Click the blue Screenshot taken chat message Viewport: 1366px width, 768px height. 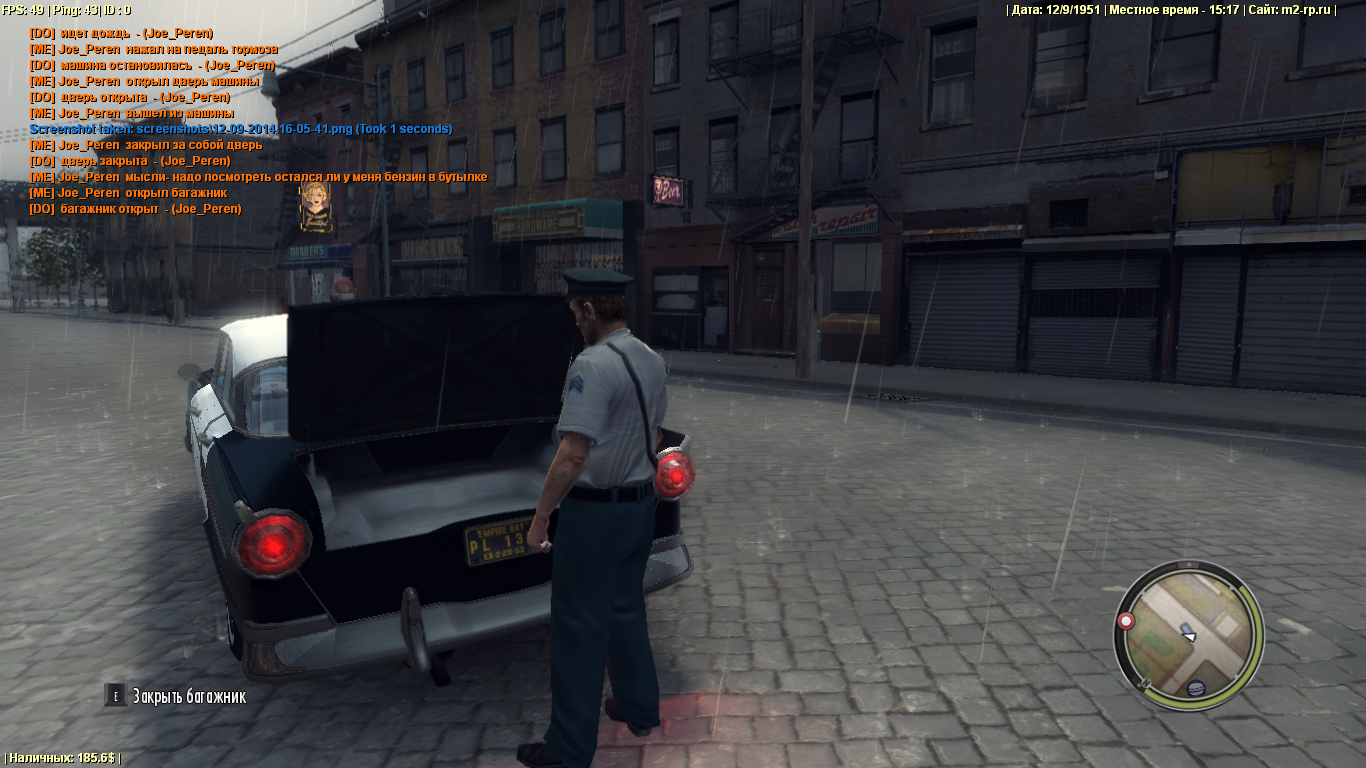tap(241, 129)
